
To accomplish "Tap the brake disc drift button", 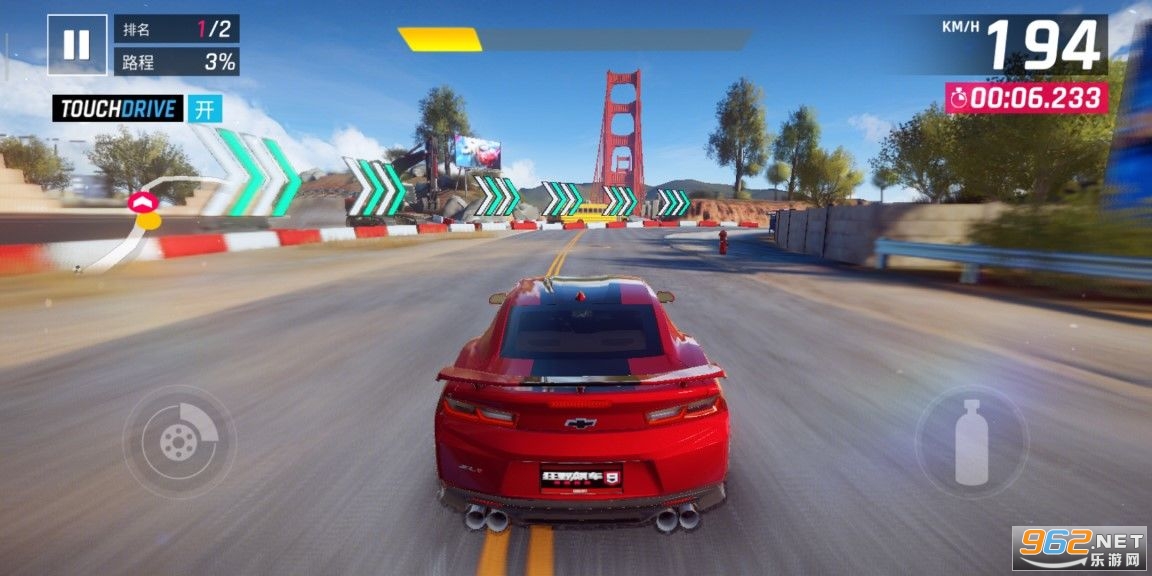I will 180,441.
